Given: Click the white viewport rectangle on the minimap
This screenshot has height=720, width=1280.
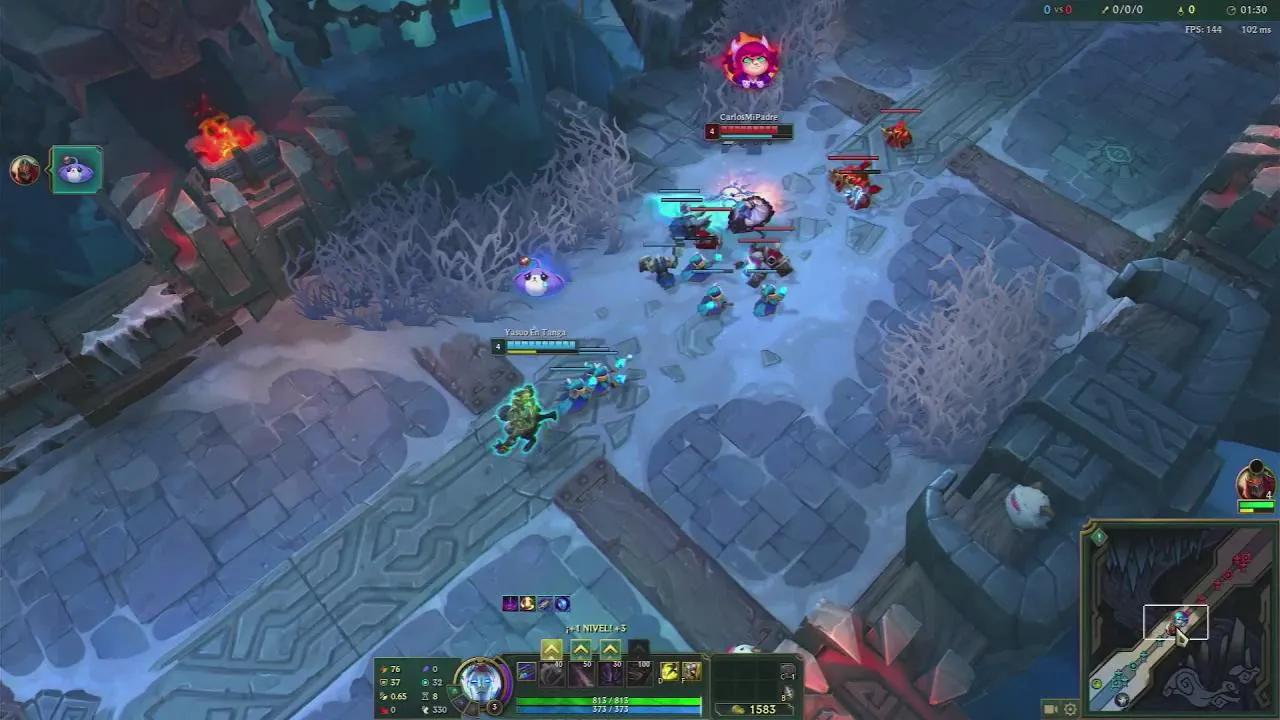Looking at the screenshot, I should pos(1175,620).
